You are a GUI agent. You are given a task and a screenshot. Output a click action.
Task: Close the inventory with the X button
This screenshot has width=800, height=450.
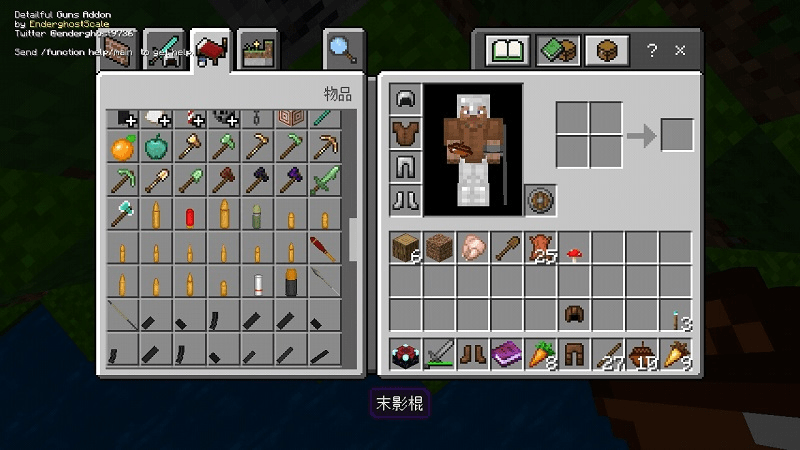[680, 50]
